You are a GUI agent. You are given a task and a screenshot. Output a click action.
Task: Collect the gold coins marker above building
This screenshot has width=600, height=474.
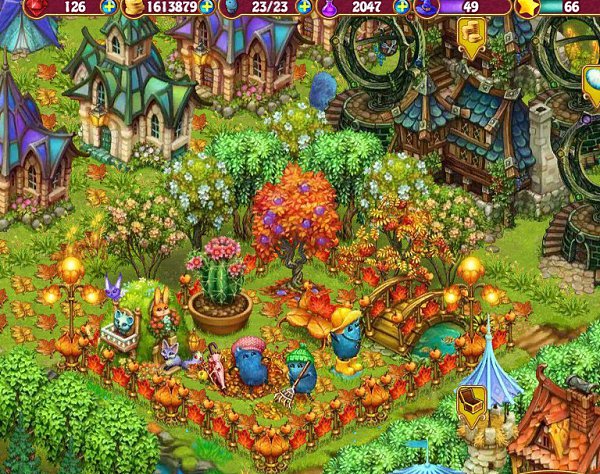coord(470,35)
